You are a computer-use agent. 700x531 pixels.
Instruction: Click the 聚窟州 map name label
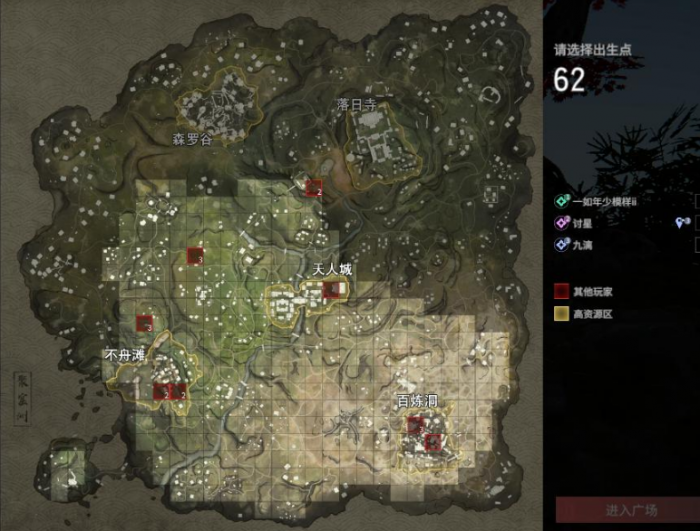pos(21,399)
